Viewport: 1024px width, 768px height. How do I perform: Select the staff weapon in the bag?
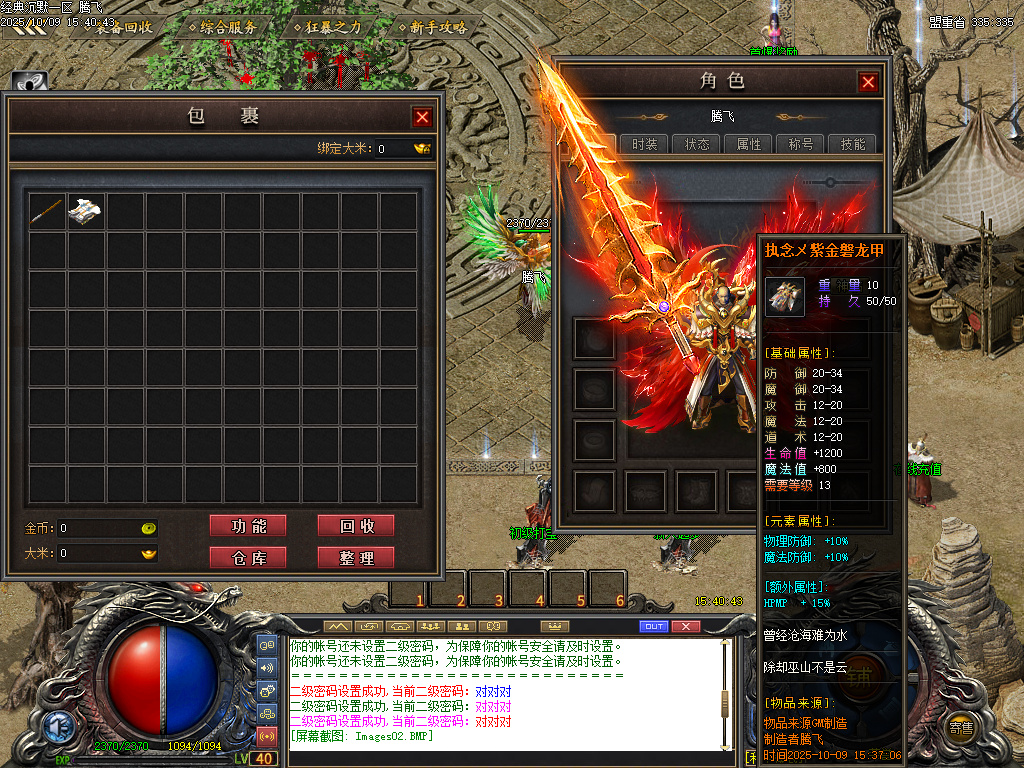(47, 211)
